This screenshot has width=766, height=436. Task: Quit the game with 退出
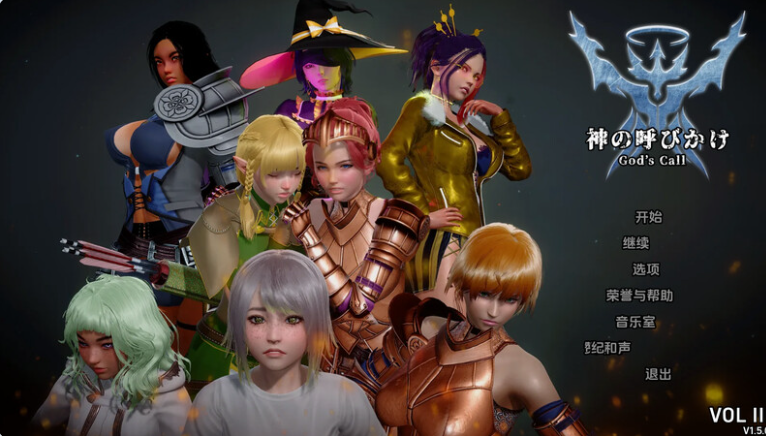tap(658, 374)
